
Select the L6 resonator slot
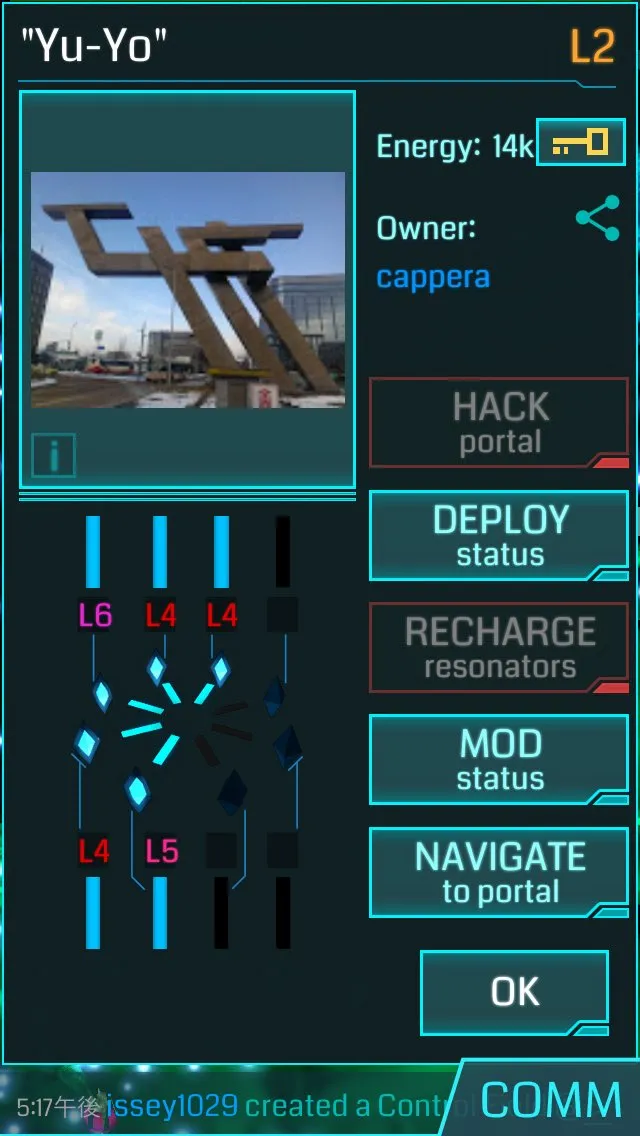click(94, 614)
